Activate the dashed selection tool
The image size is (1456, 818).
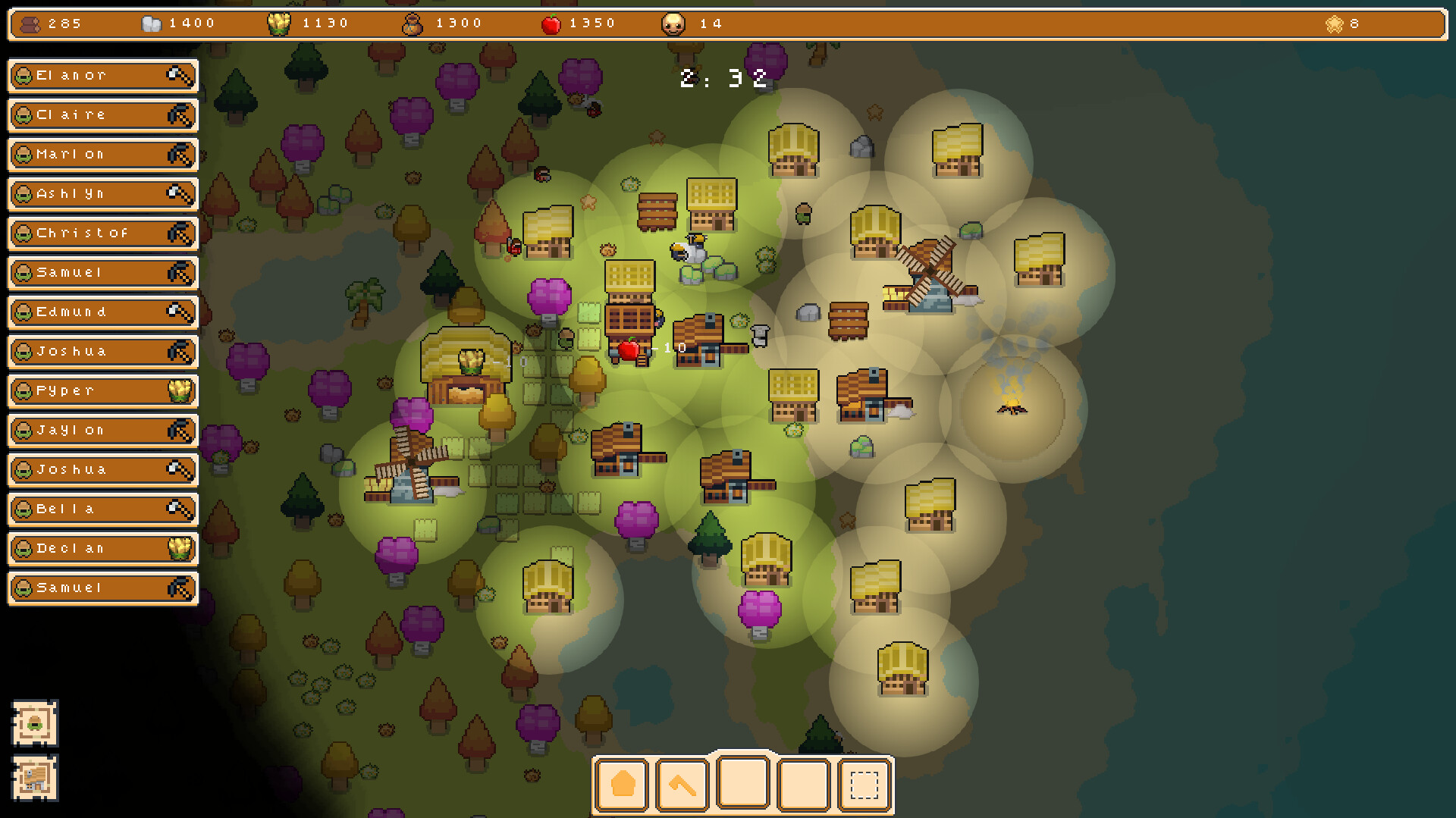[x=864, y=785]
